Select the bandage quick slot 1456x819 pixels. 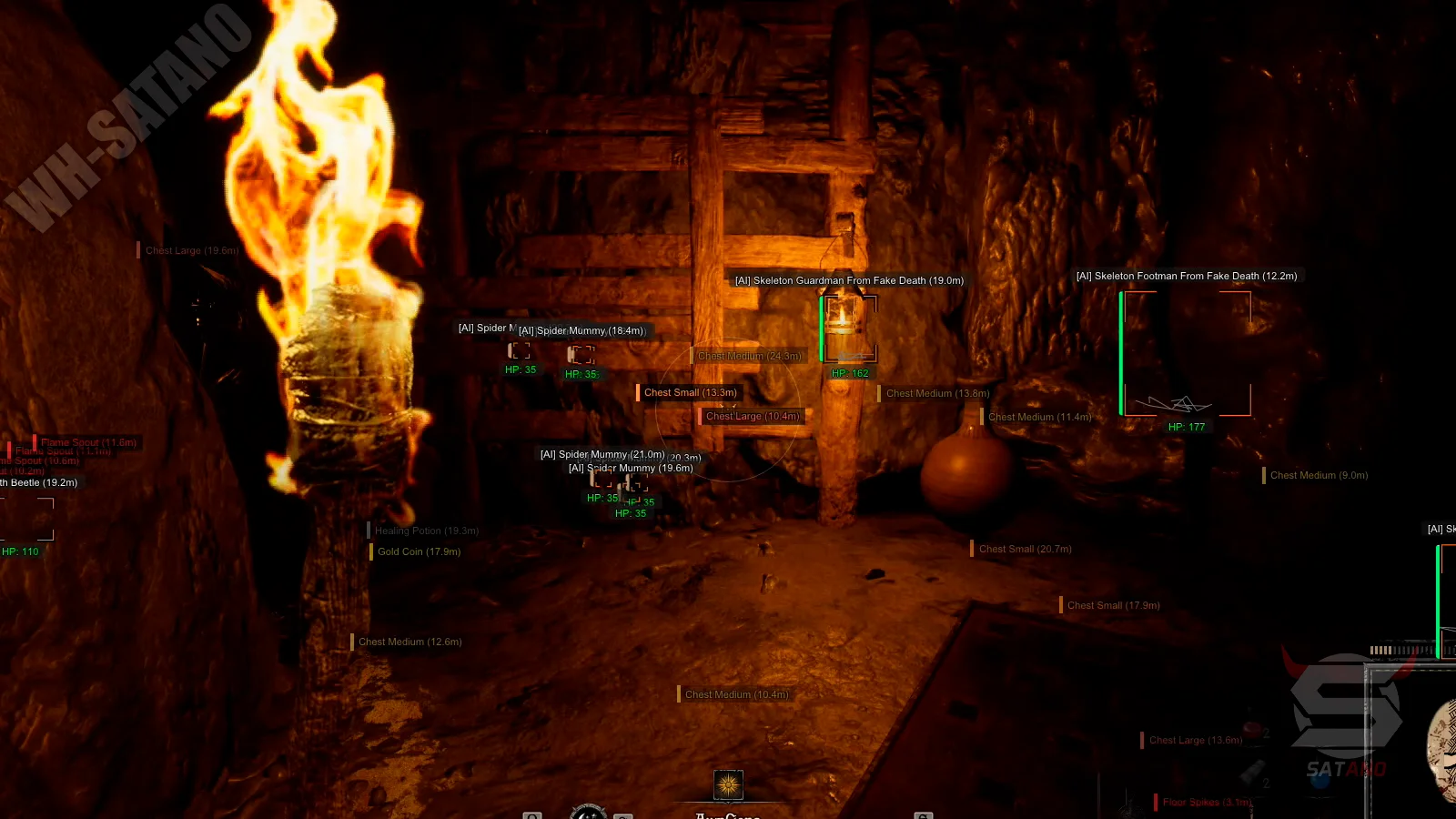1254,773
